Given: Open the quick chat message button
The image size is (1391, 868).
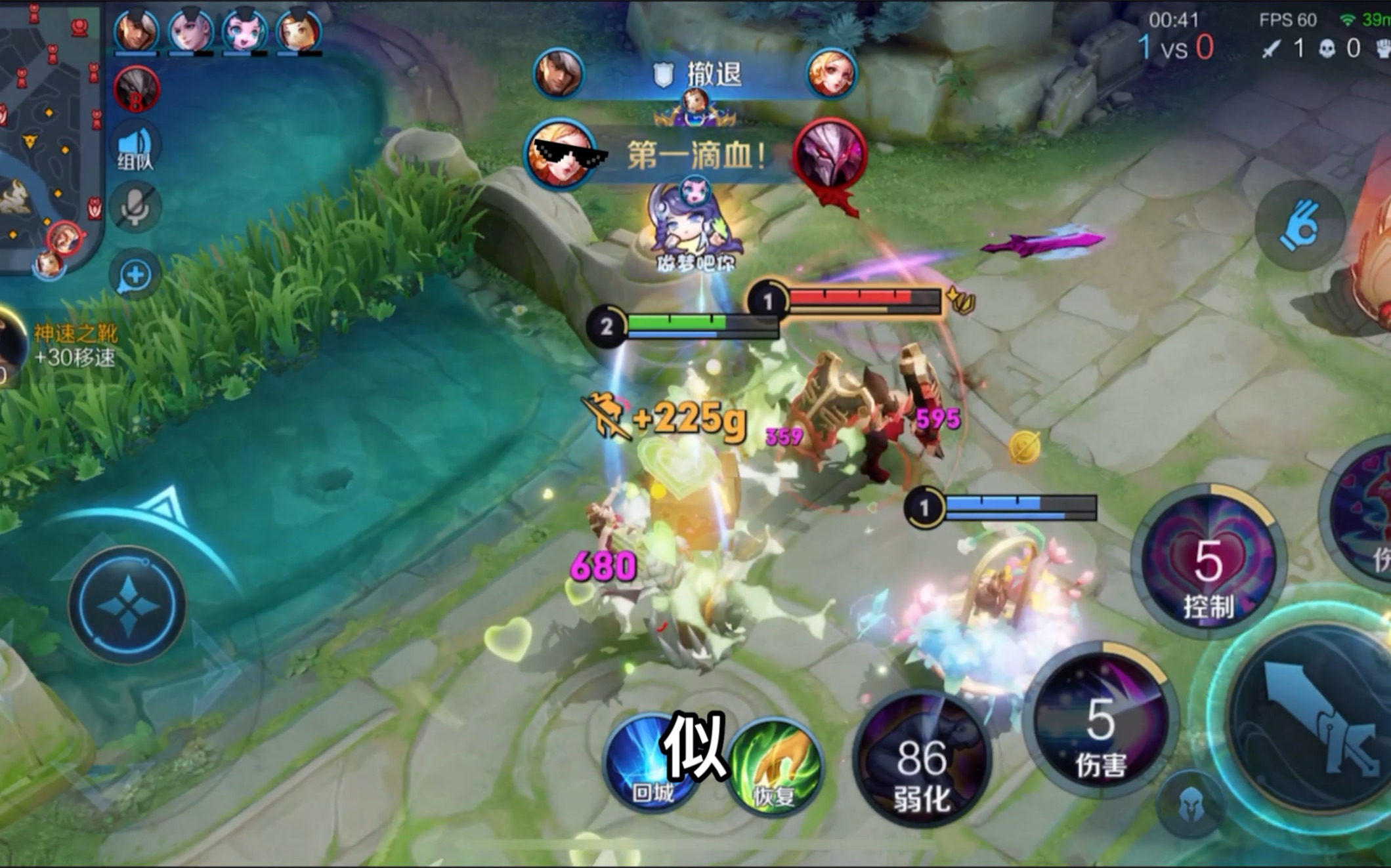Looking at the screenshot, I should coord(136,276).
